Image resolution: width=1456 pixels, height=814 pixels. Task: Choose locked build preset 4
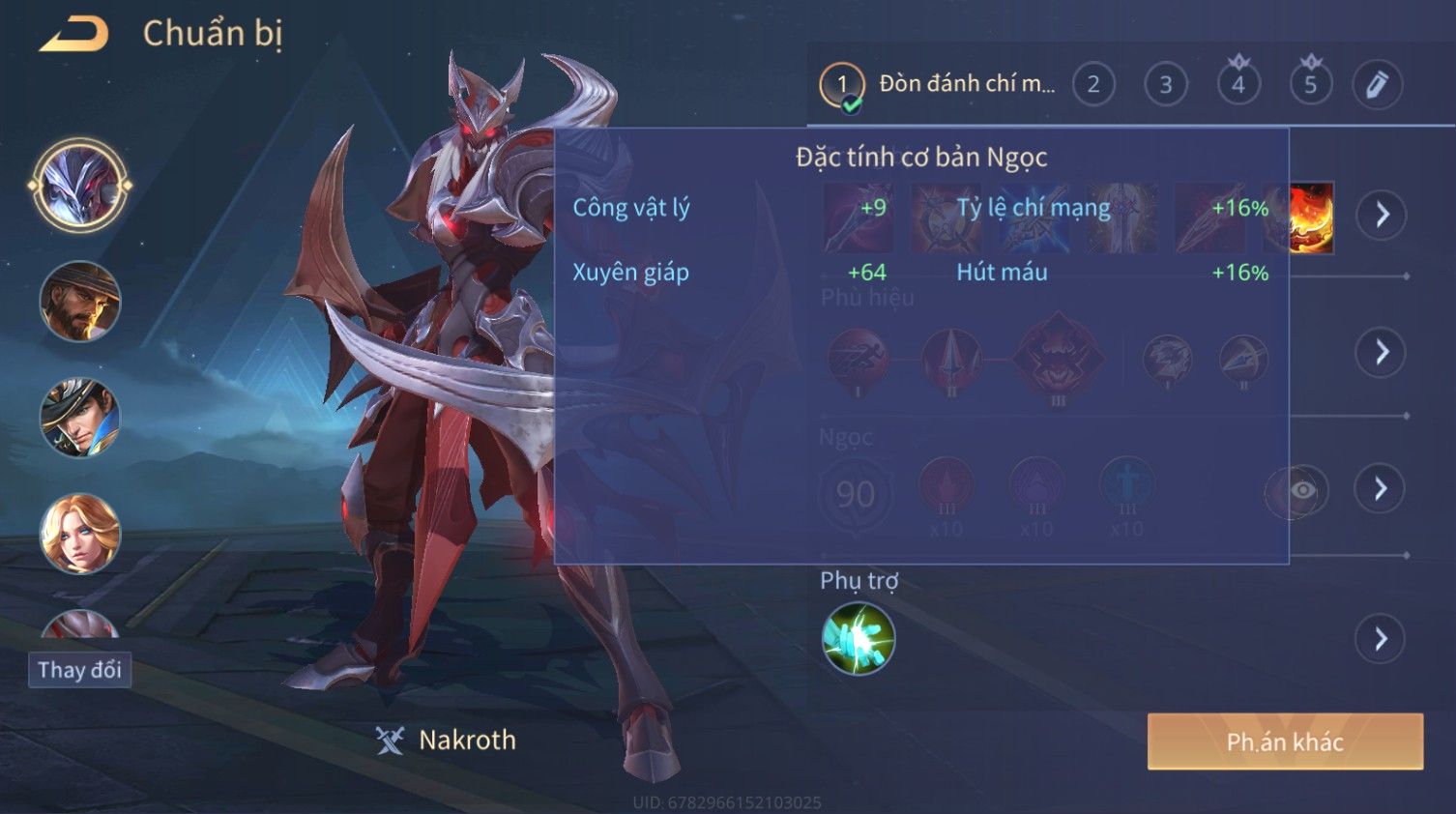[x=1238, y=84]
